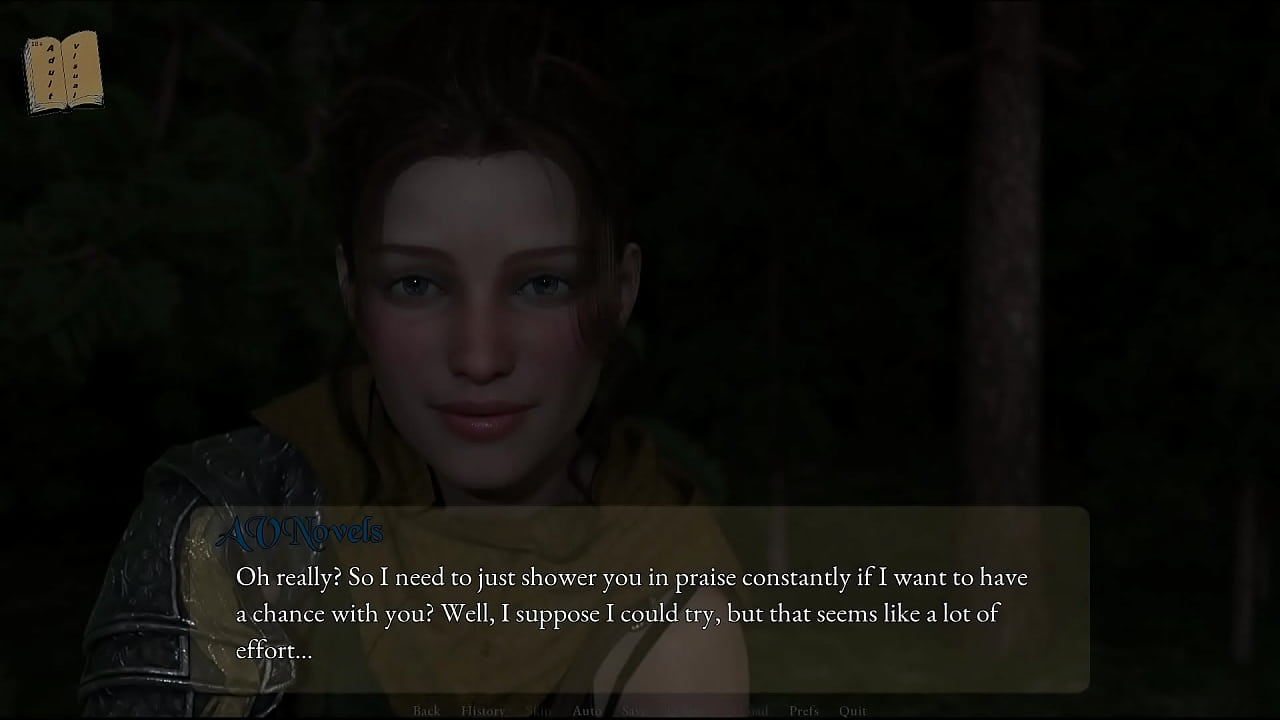Open the dialogue History log

point(482,711)
